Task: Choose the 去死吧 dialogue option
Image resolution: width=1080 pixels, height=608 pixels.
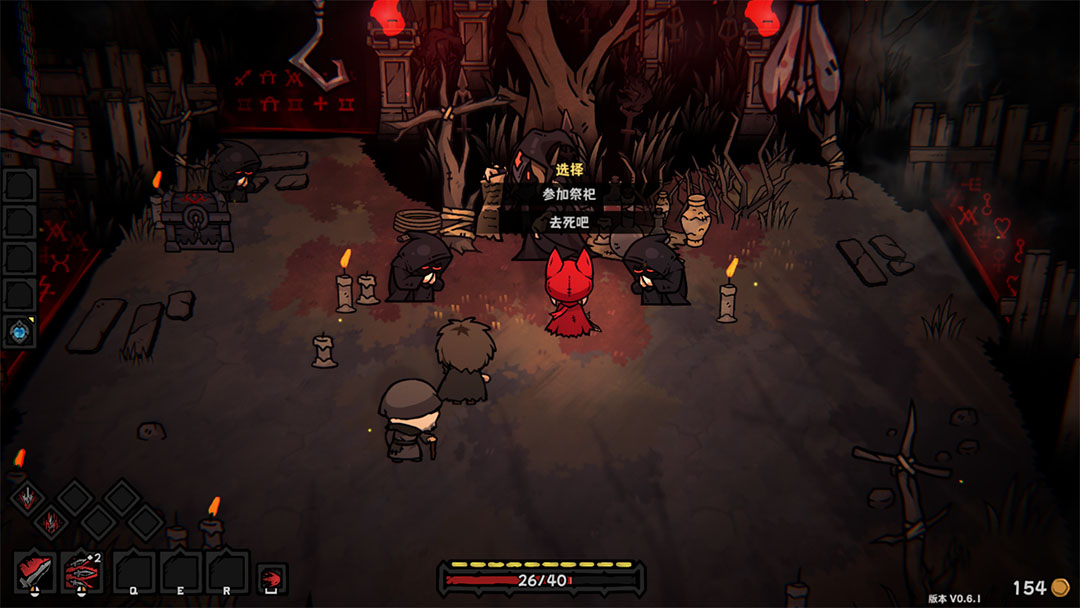Action: click(569, 222)
